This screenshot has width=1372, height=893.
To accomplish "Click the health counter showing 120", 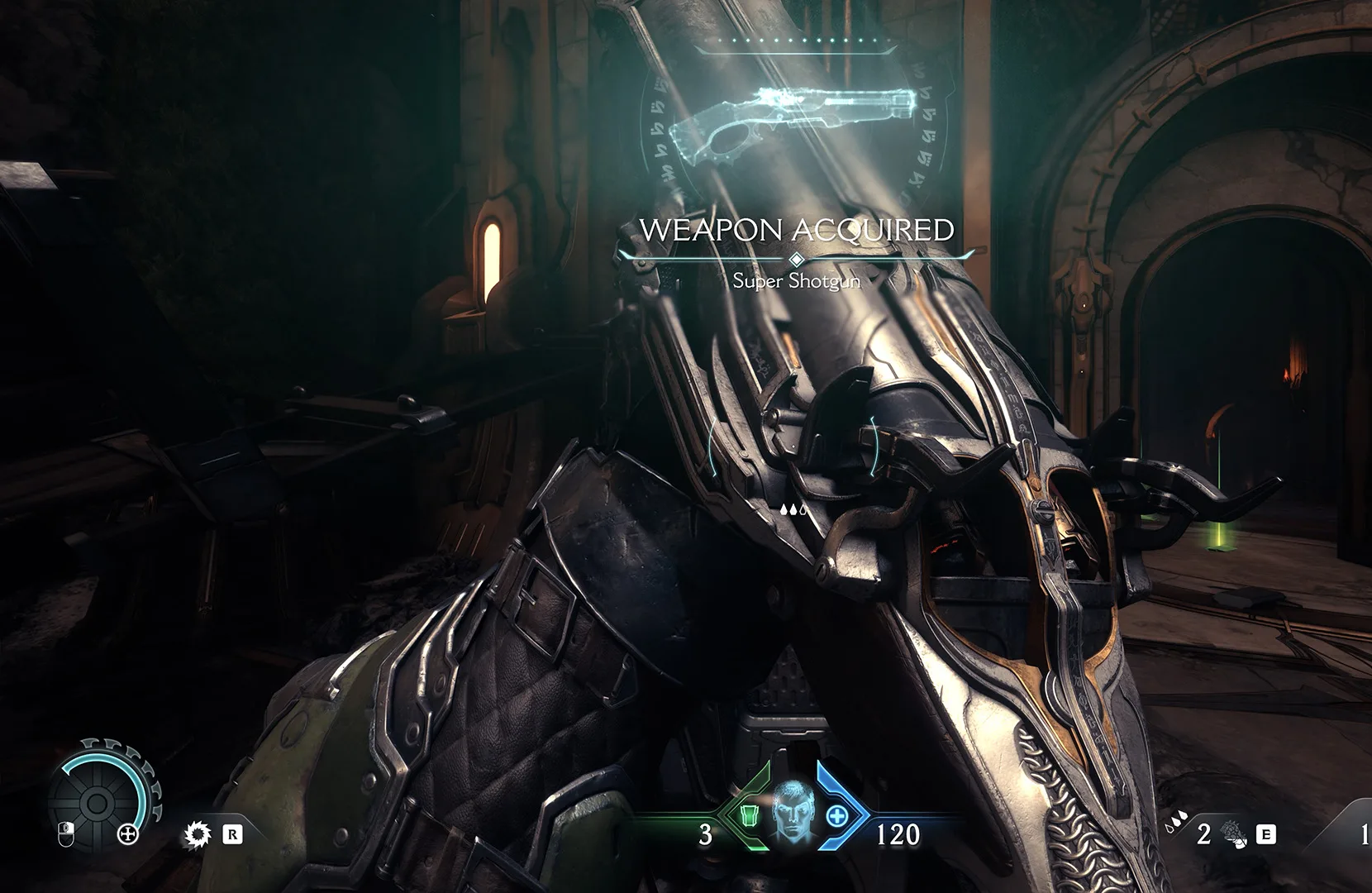I will [902, 833].
